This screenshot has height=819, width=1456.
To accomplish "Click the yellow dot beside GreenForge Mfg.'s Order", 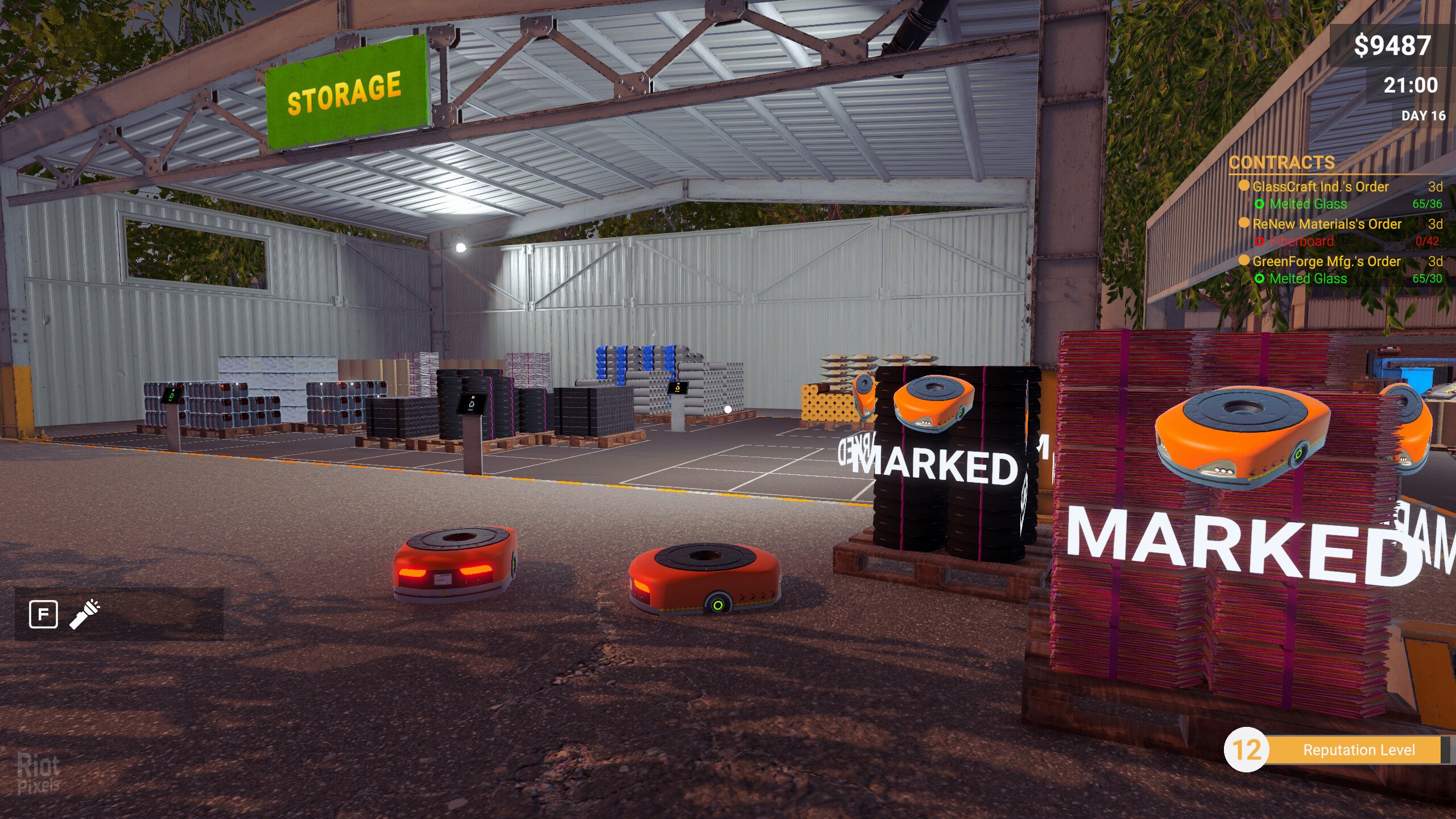I will coord(1244,260).
